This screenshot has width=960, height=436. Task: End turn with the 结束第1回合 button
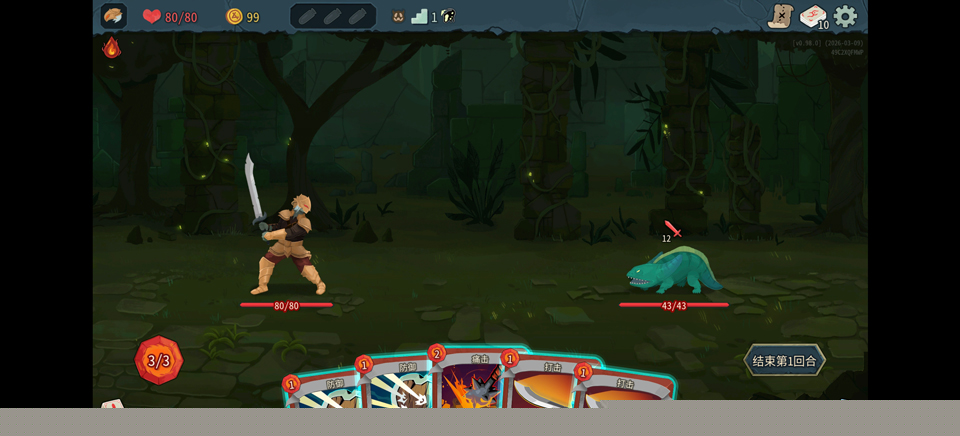[785, 360]
